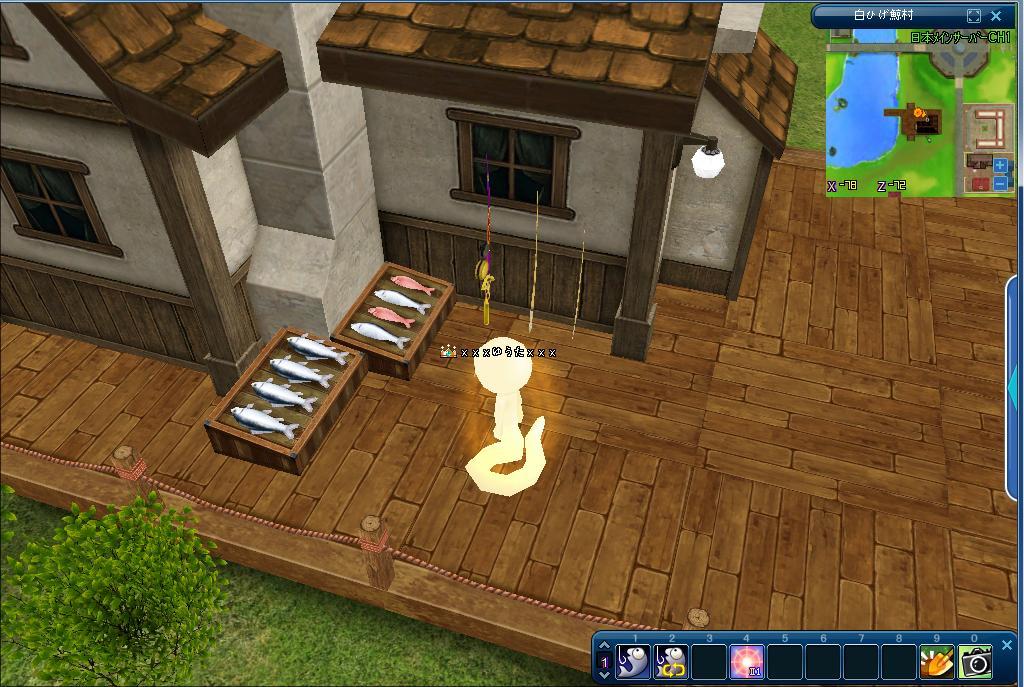Close the skill hotbar
Screen dimensions: 1024x687
click(1007, 645)
